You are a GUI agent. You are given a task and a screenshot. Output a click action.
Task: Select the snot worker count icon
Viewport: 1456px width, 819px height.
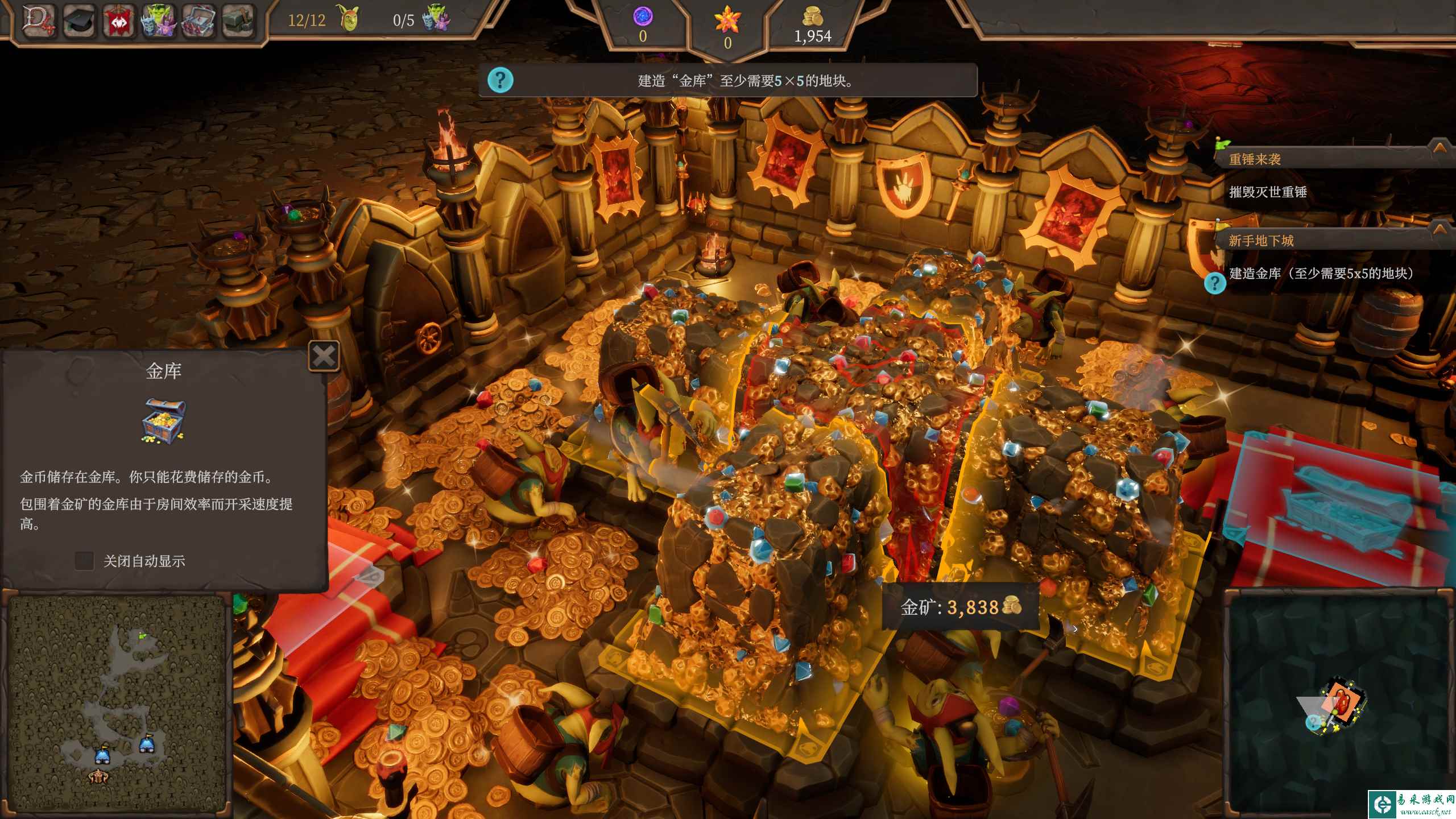point(349,18)
